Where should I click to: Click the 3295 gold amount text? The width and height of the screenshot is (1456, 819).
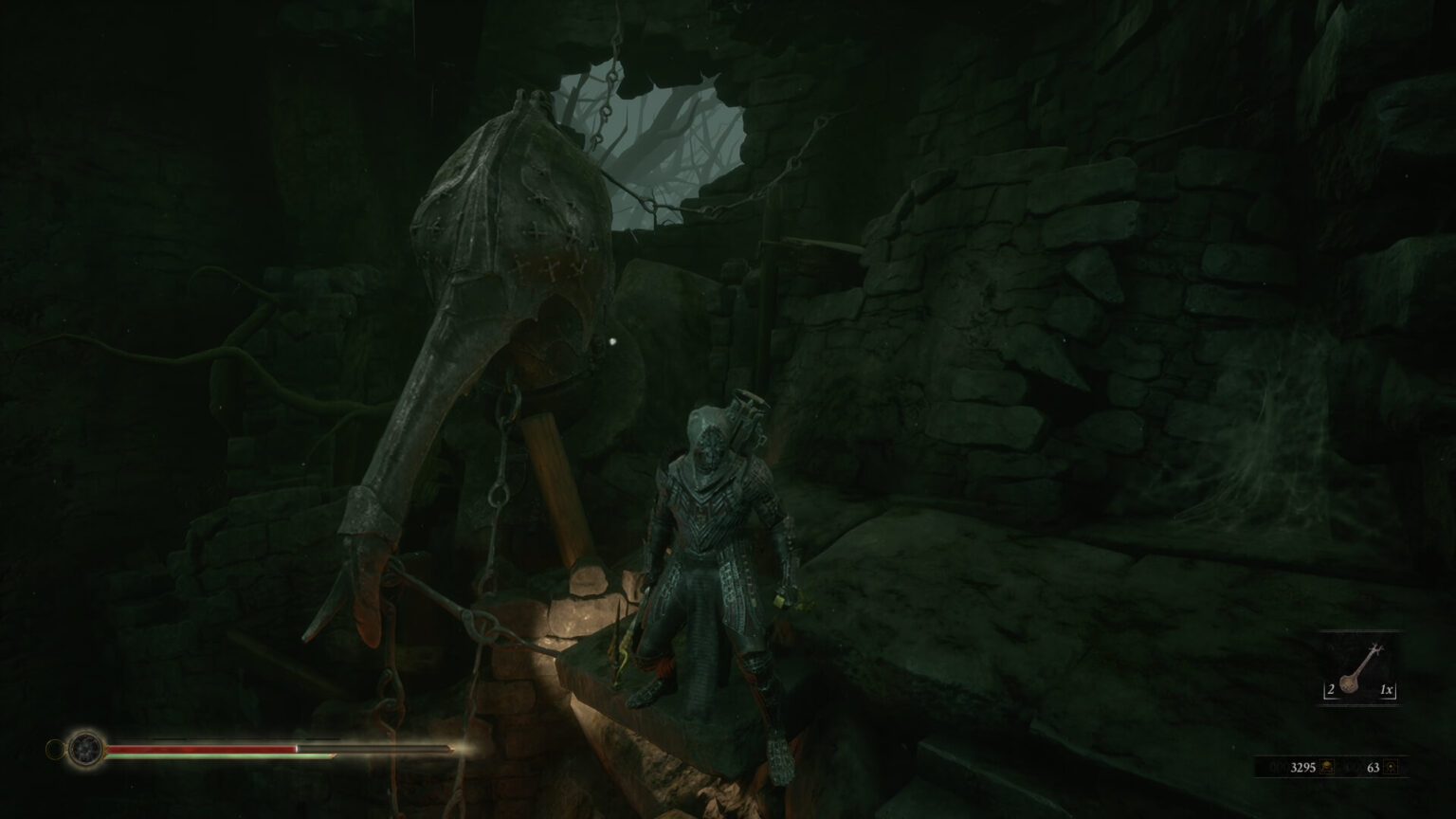(1304, 766)
